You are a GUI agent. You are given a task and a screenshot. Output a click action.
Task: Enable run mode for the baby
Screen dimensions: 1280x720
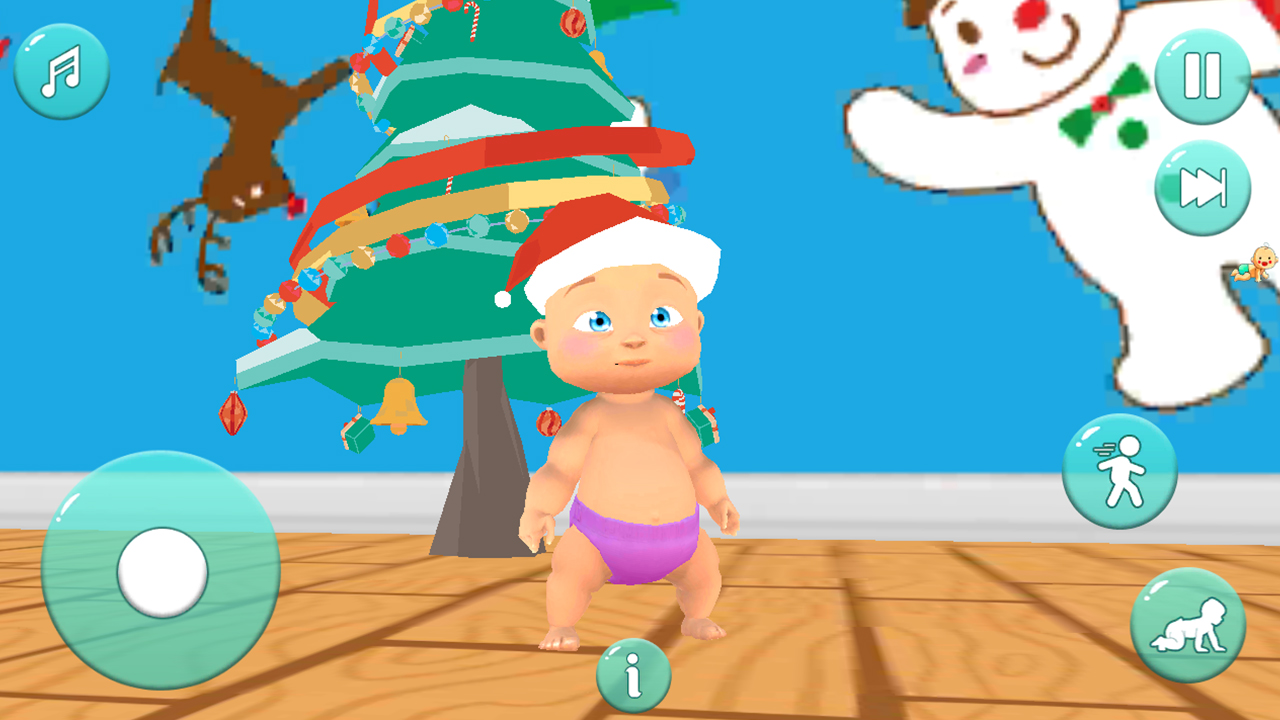click(x=1120, y=472)
